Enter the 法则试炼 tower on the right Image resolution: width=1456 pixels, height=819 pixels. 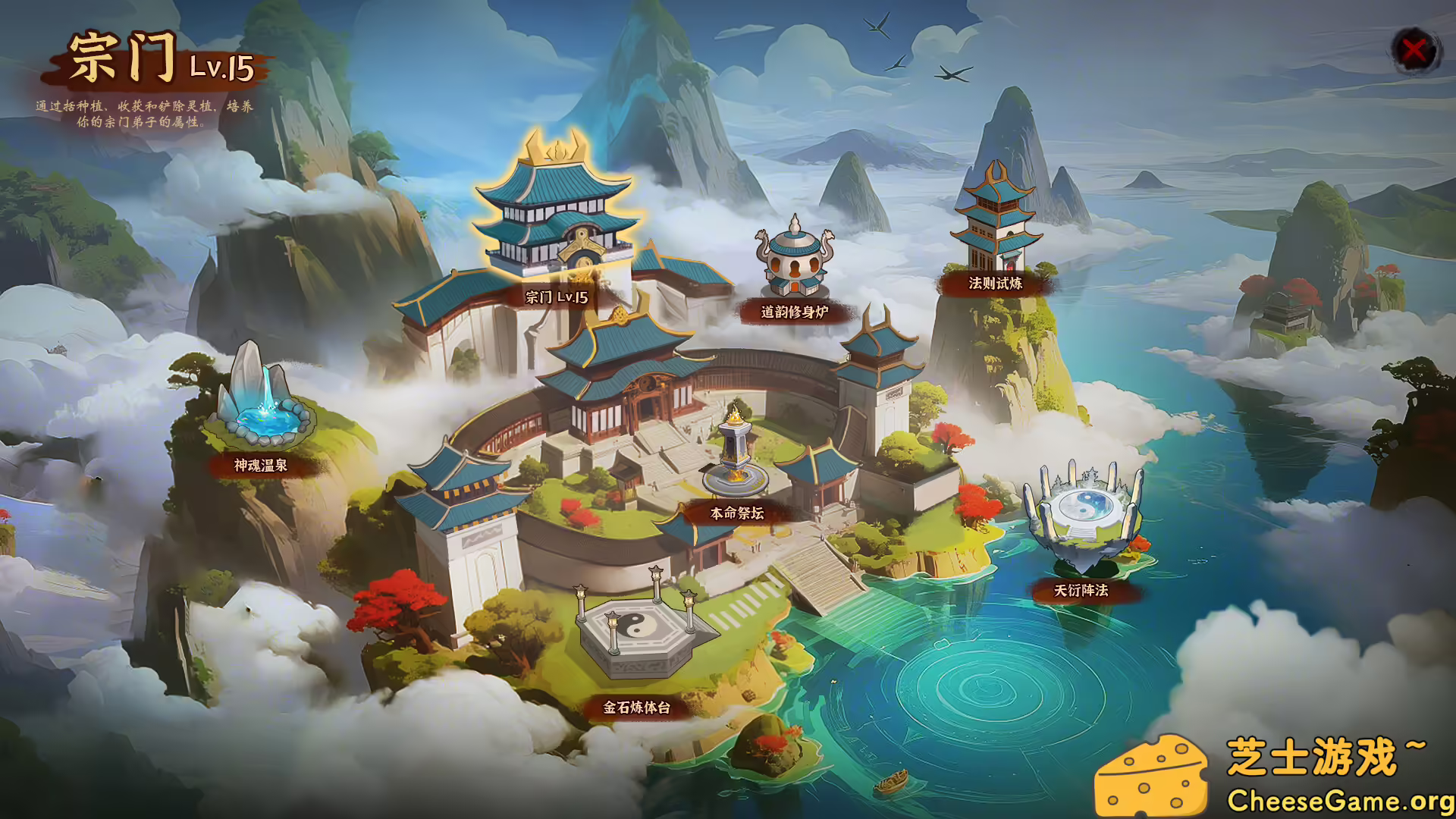click(x=996, y=220)
